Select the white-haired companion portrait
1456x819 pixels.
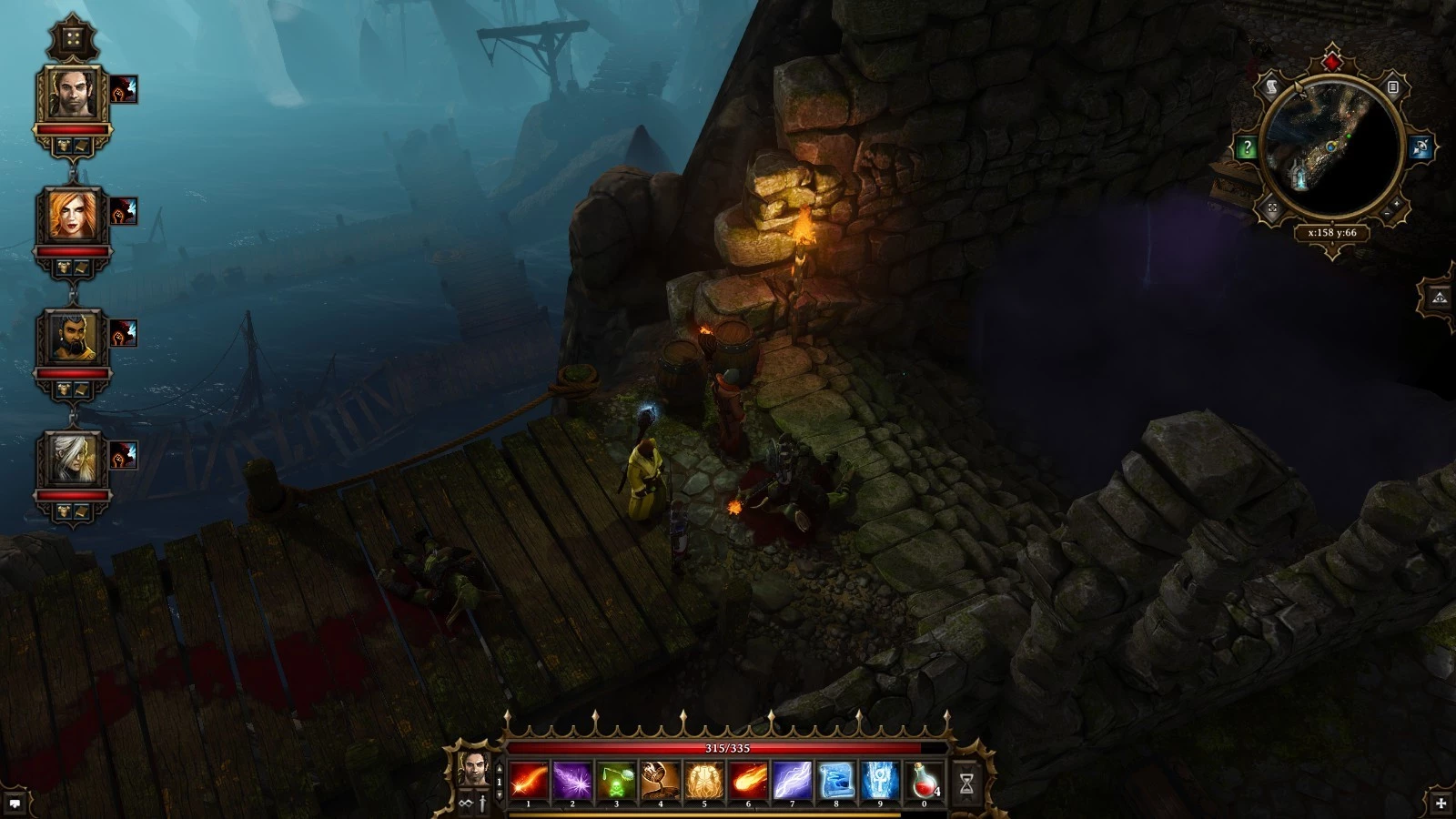(x=73, y=460)
